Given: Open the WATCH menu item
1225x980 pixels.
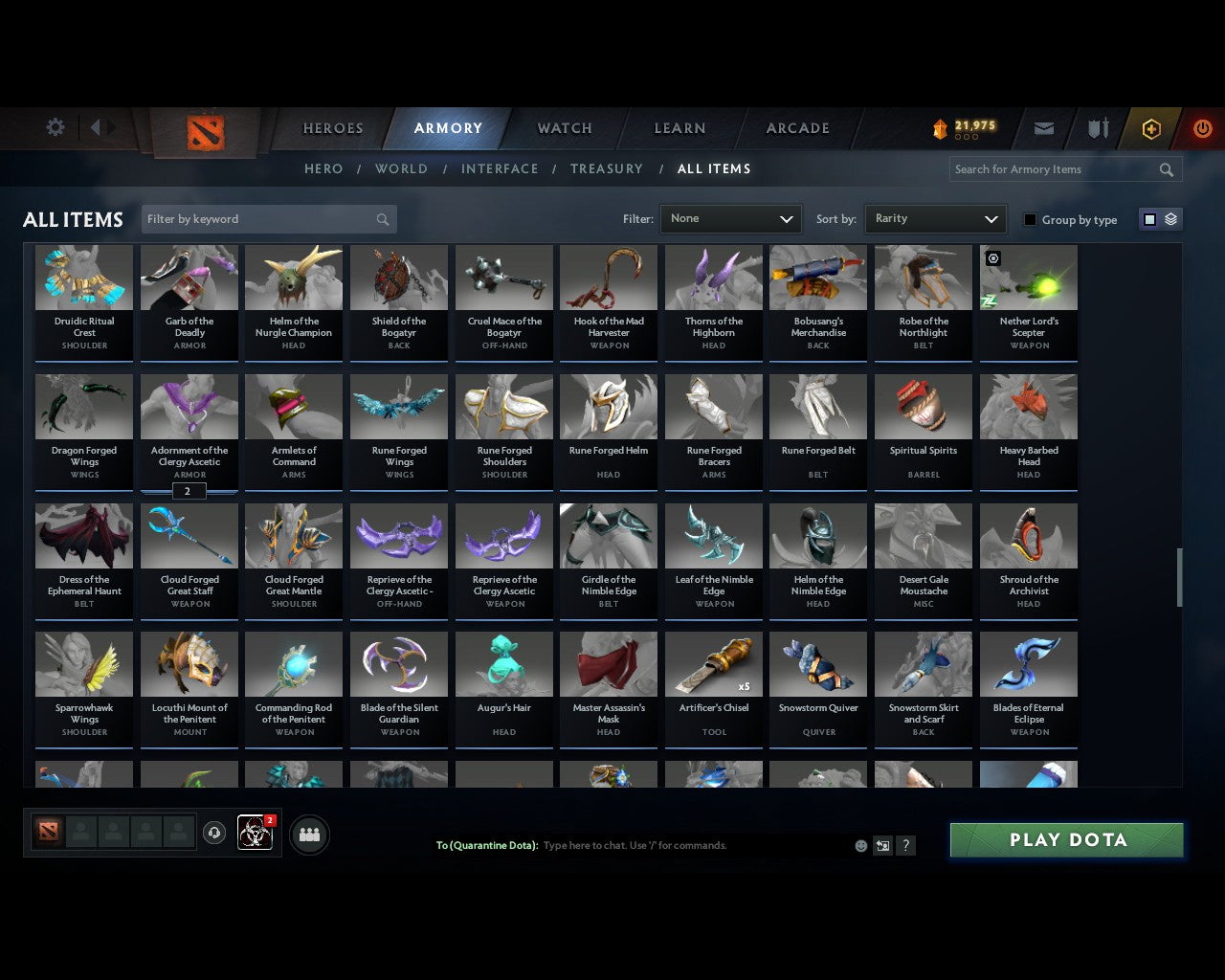Looking at the screenshot, I should coord(564,128).
